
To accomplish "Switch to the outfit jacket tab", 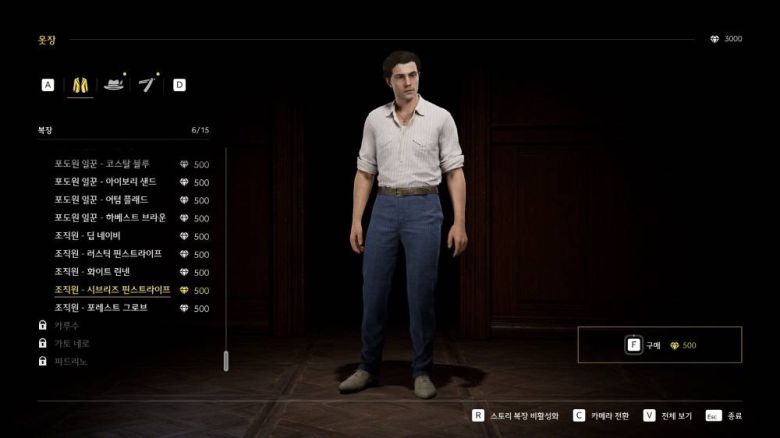I will (x=78, y=85).
